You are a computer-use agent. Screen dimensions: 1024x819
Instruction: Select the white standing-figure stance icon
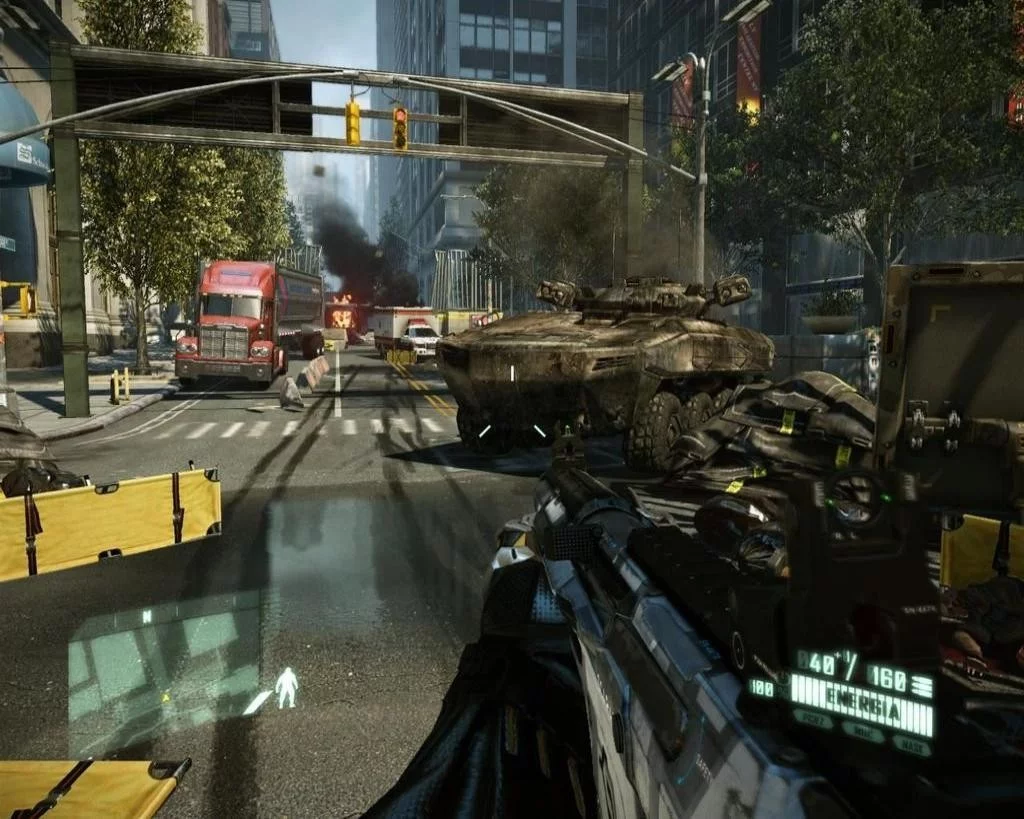(286, 687)
